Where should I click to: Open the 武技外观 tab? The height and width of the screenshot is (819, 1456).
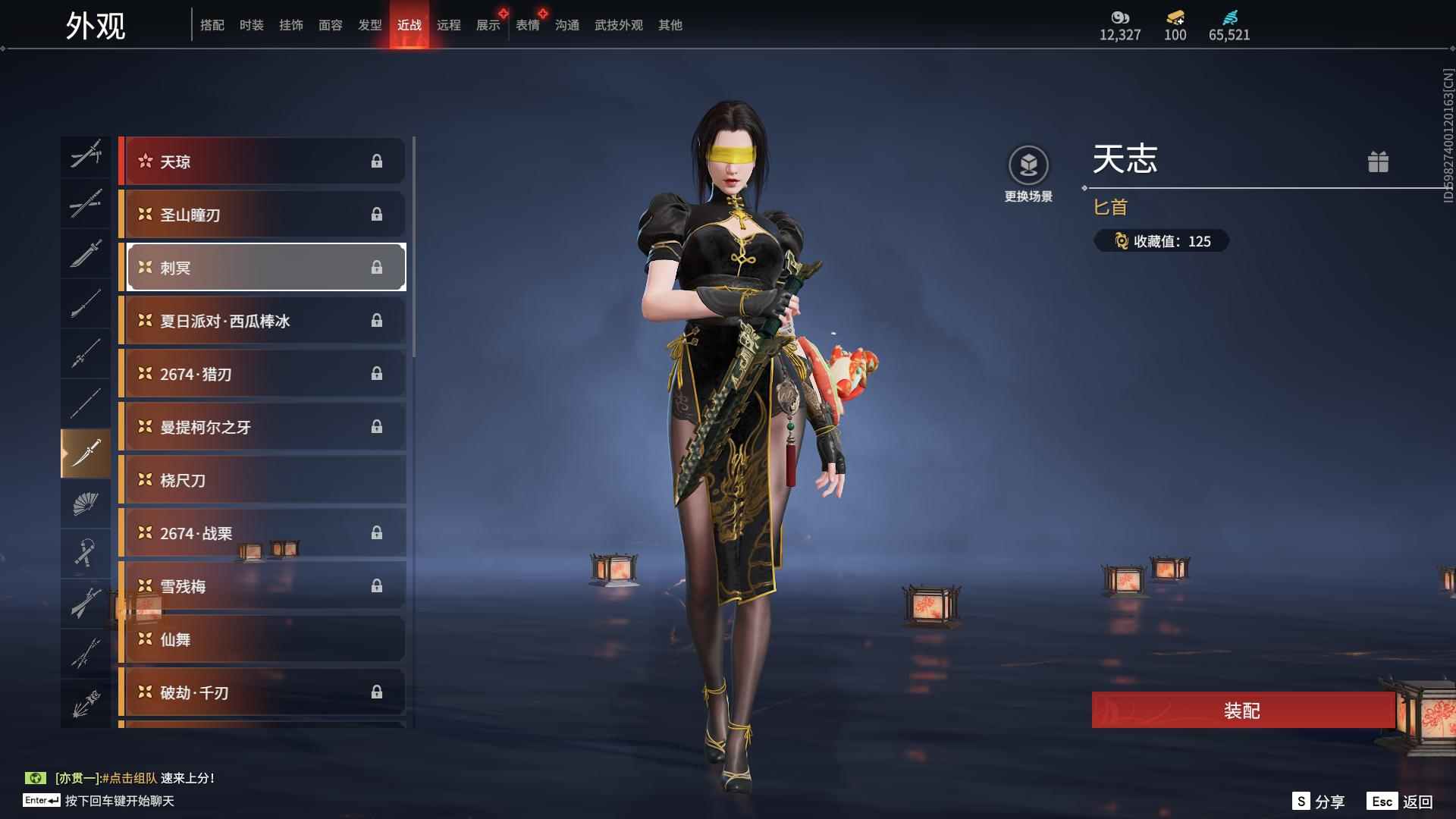(x=619, y=25)
